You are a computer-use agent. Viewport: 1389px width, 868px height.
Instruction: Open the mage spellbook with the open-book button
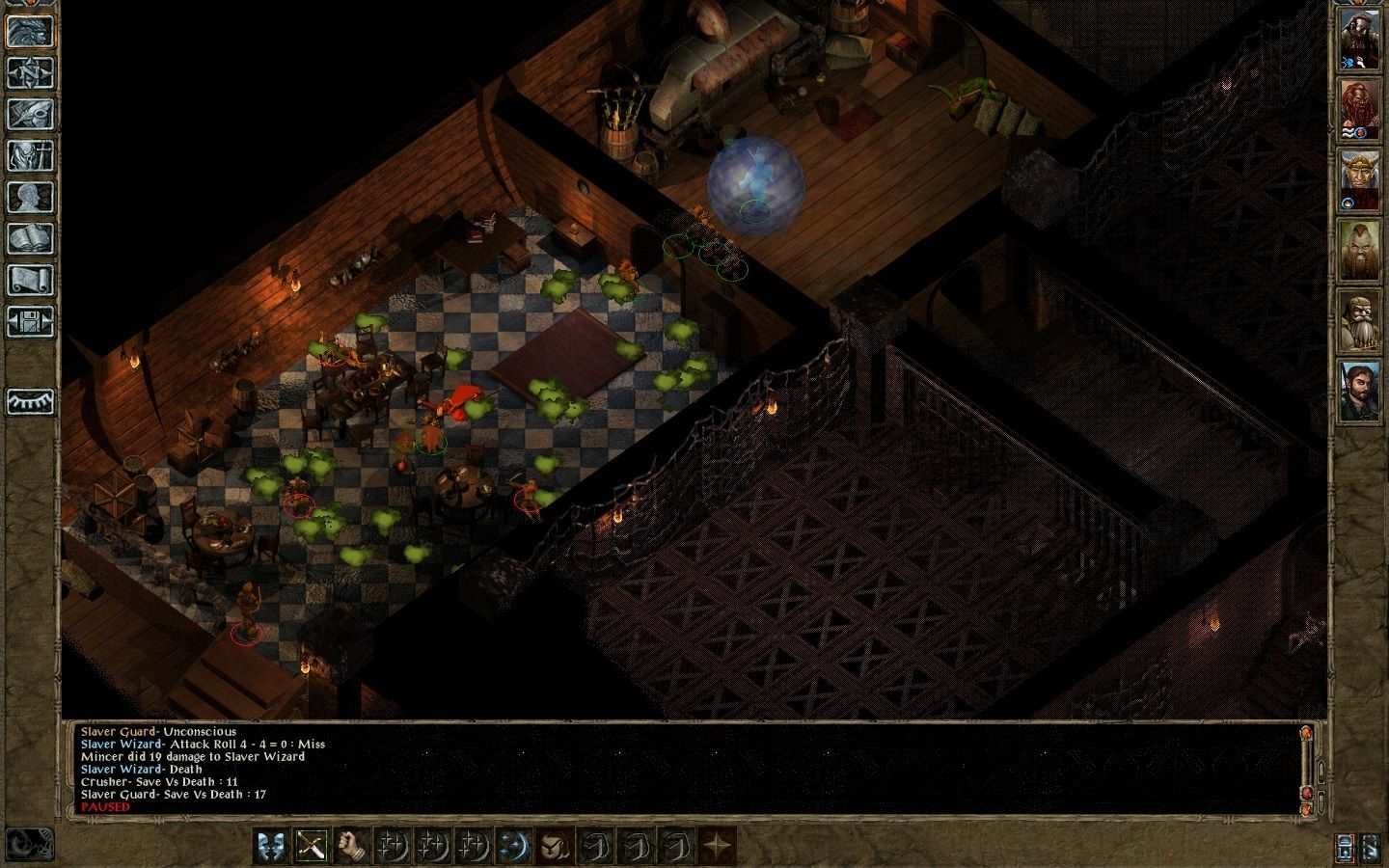coord(30,238)
